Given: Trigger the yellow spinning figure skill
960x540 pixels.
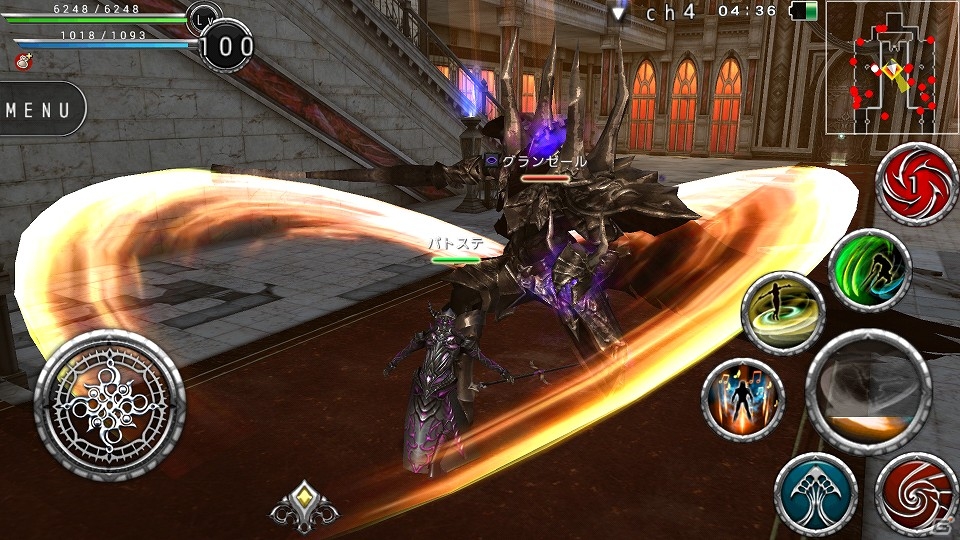Looking at the screenshot, I should tap(783, 314).
